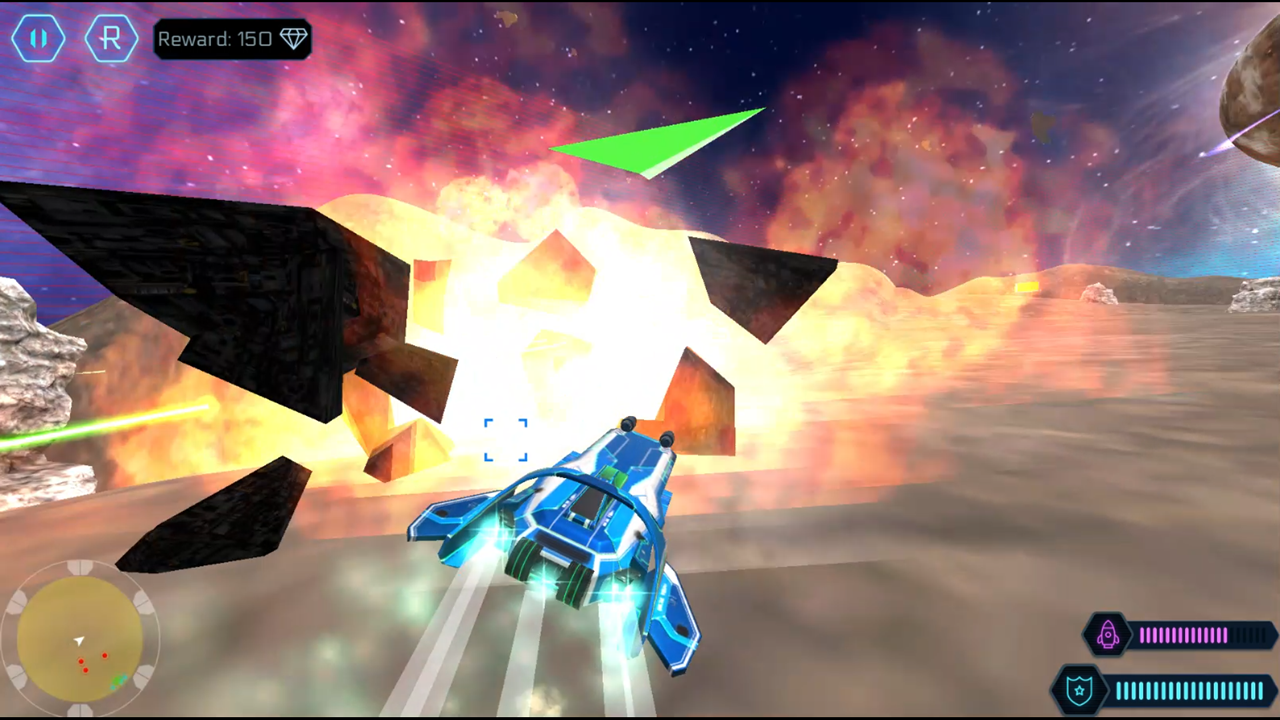
Task: Click the player arrow on the minimap
Action: pos(80,641)
